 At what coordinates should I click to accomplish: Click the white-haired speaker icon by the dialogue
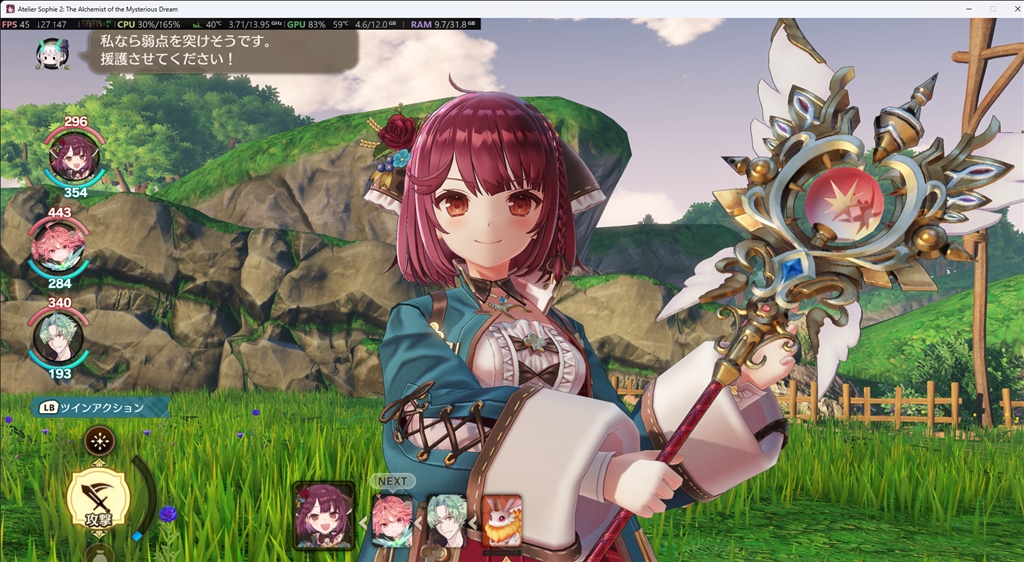(52, 53)
